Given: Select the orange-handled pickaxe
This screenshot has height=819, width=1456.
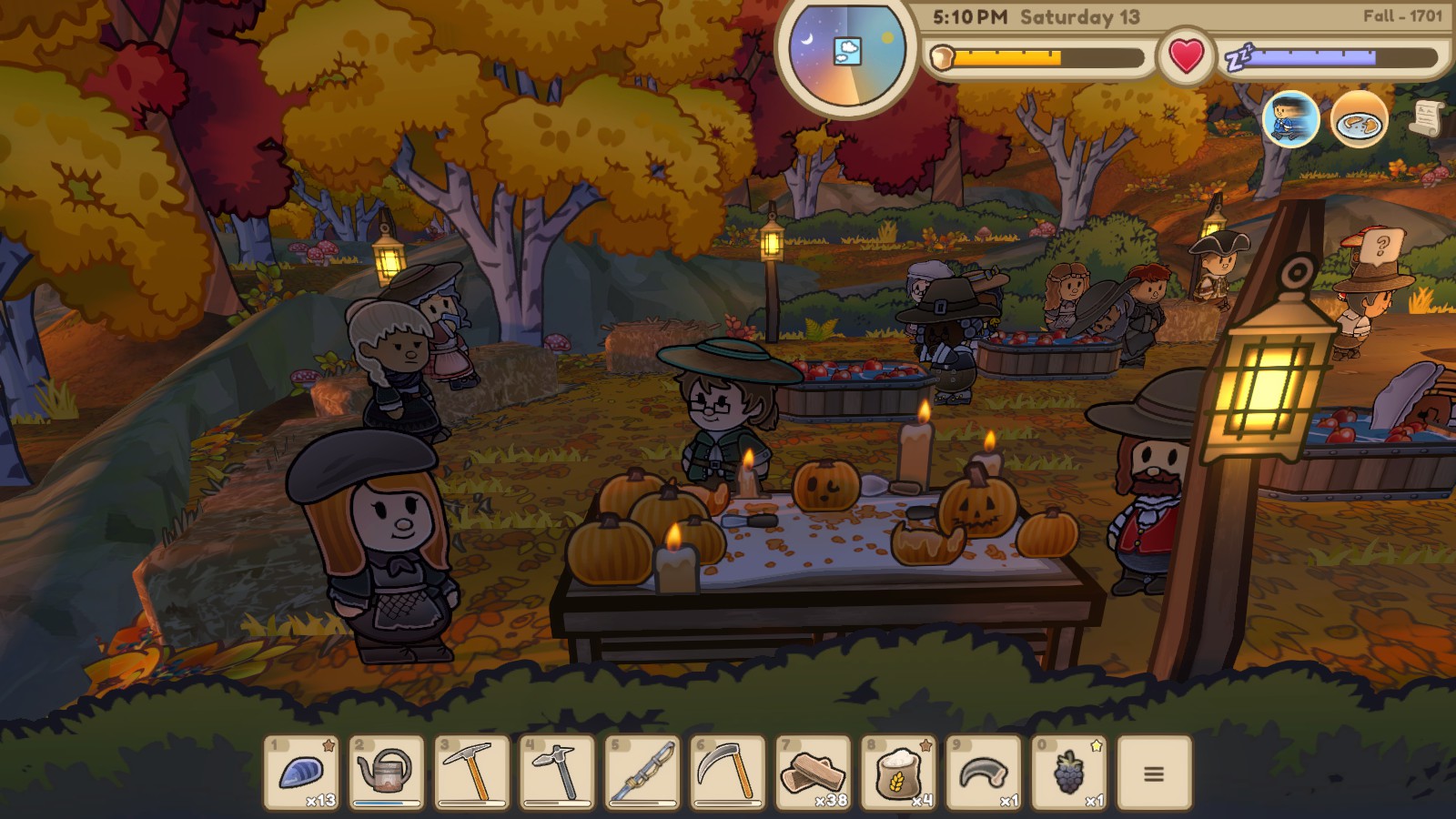Looking at the screenshot, I should pos(472,773).
